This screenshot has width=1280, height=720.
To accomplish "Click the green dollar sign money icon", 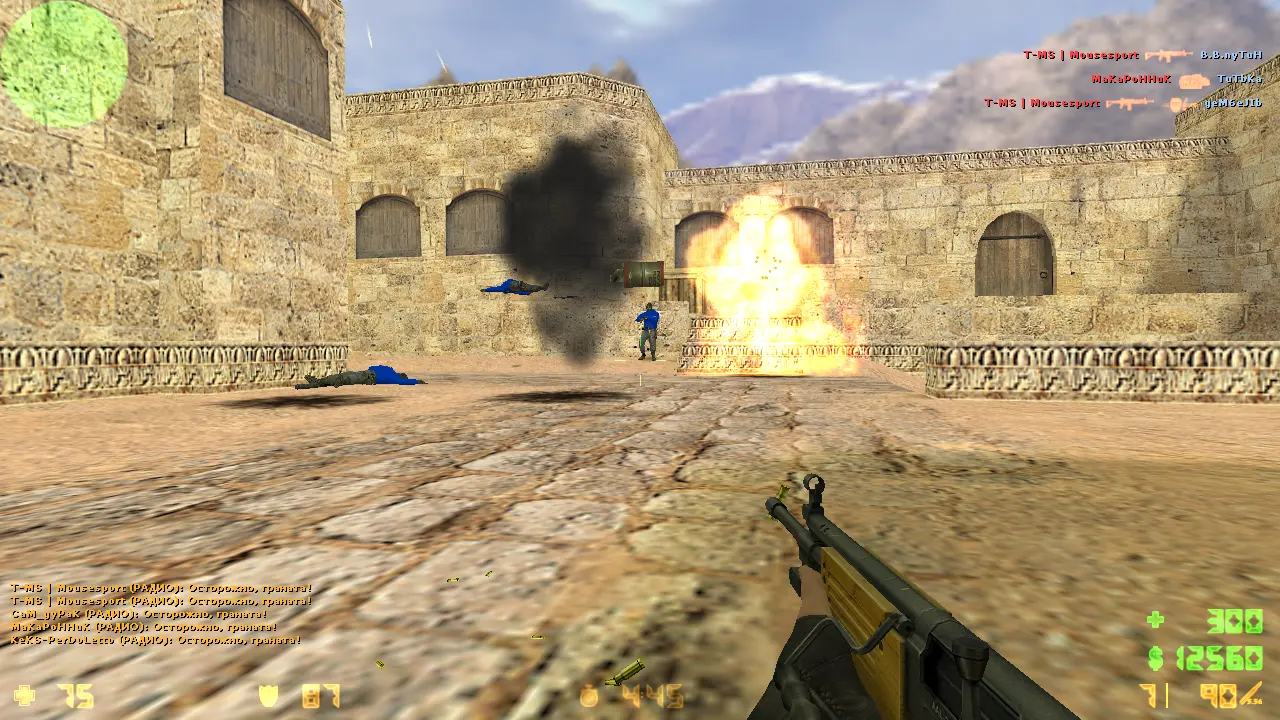I will click(x=1156, y=658).
